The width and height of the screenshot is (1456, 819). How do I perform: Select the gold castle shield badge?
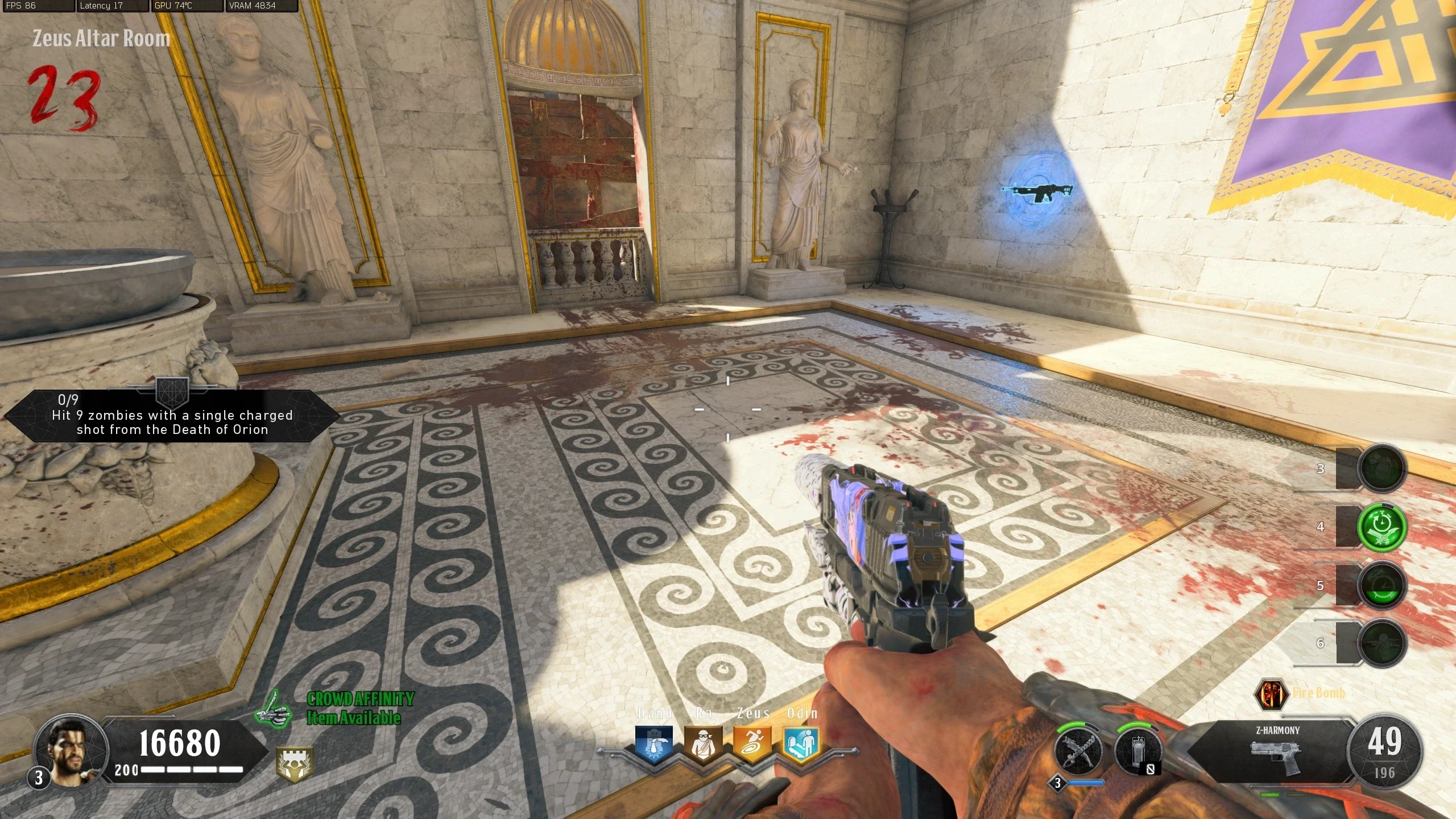click(294, 764)
